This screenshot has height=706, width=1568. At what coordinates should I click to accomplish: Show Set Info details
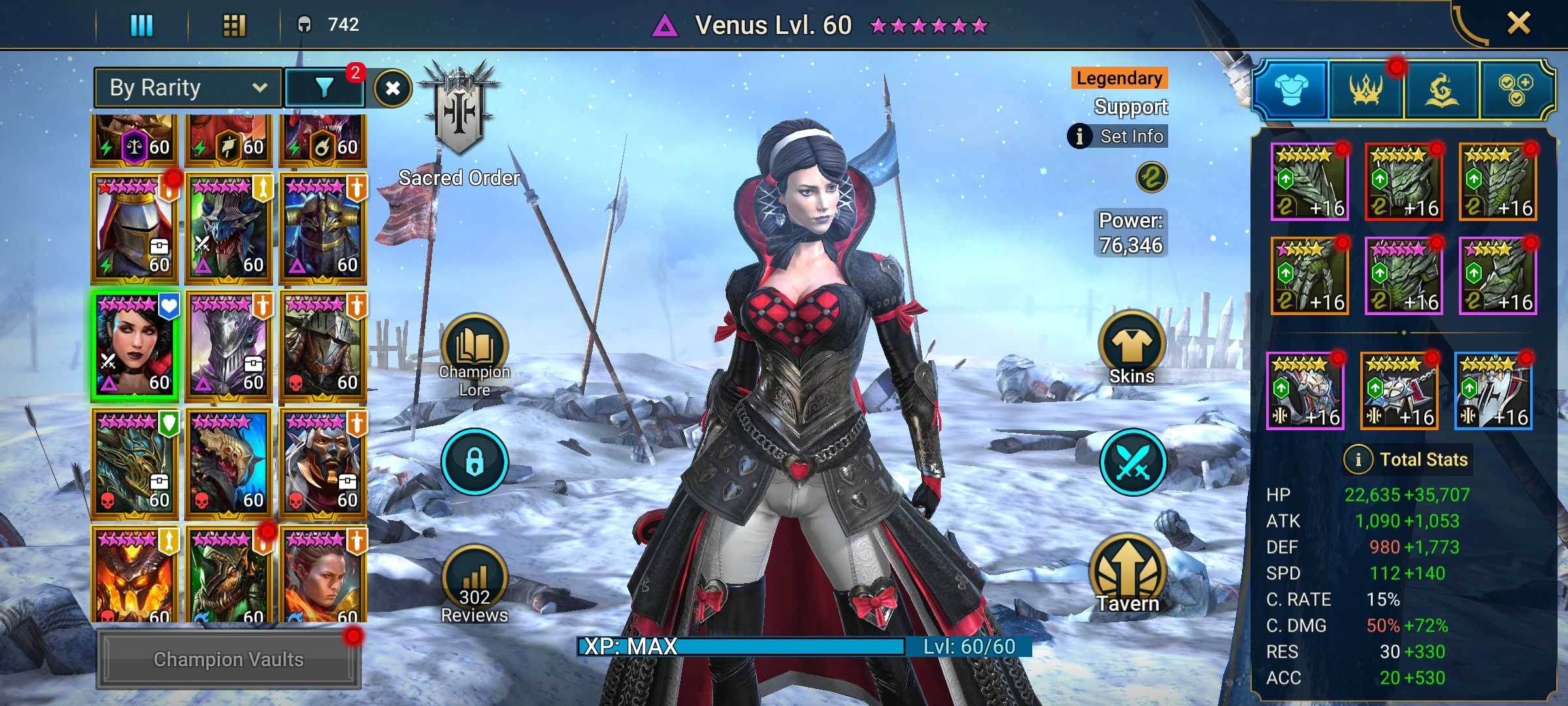(x=1119, y=136)
